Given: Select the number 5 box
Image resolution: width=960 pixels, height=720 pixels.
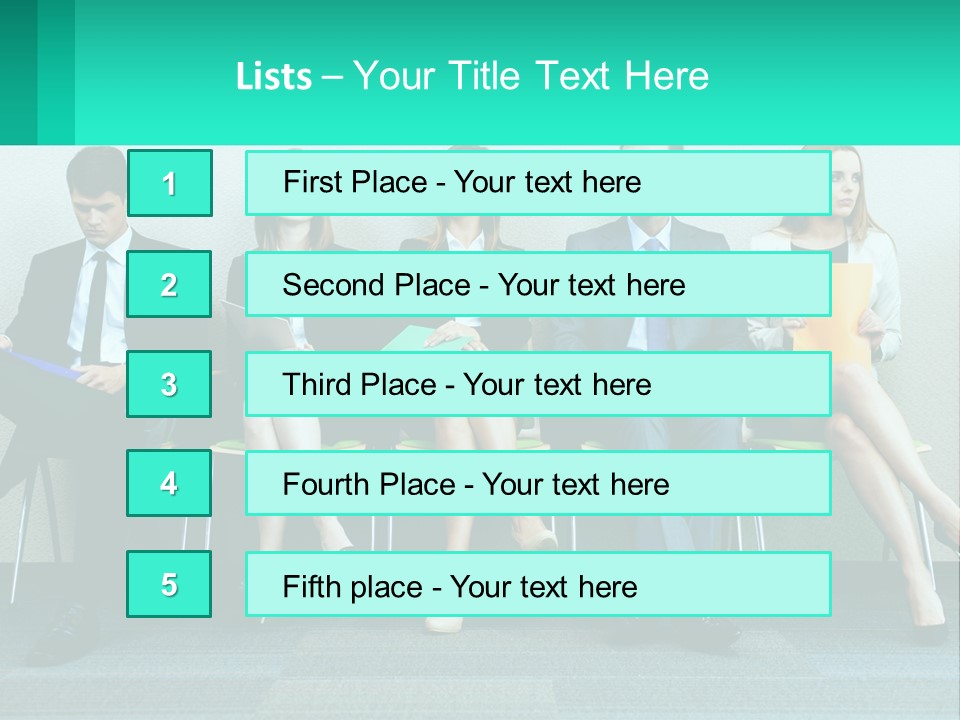Looking at the screenshot, I should point(170,584).
